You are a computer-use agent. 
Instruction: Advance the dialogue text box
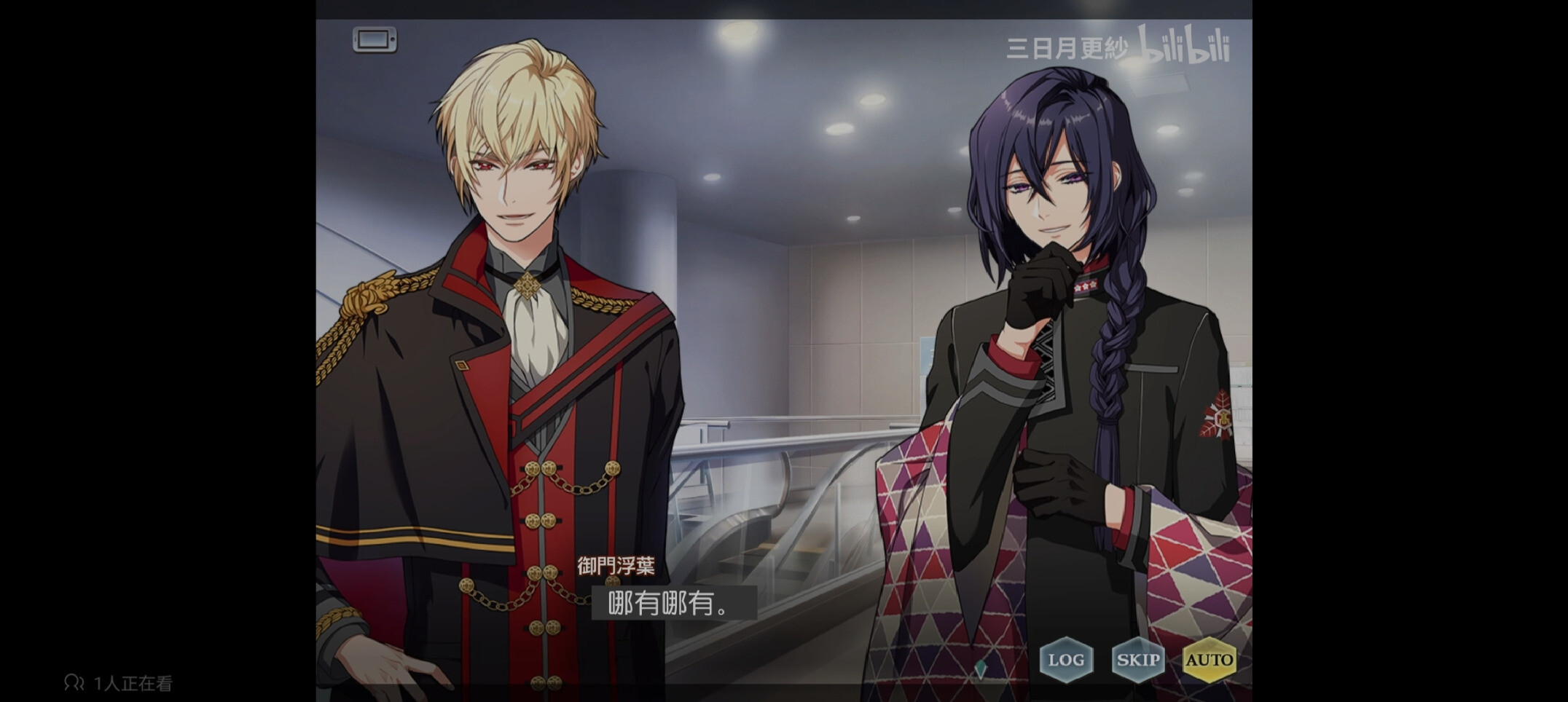(x=673, y=604)
